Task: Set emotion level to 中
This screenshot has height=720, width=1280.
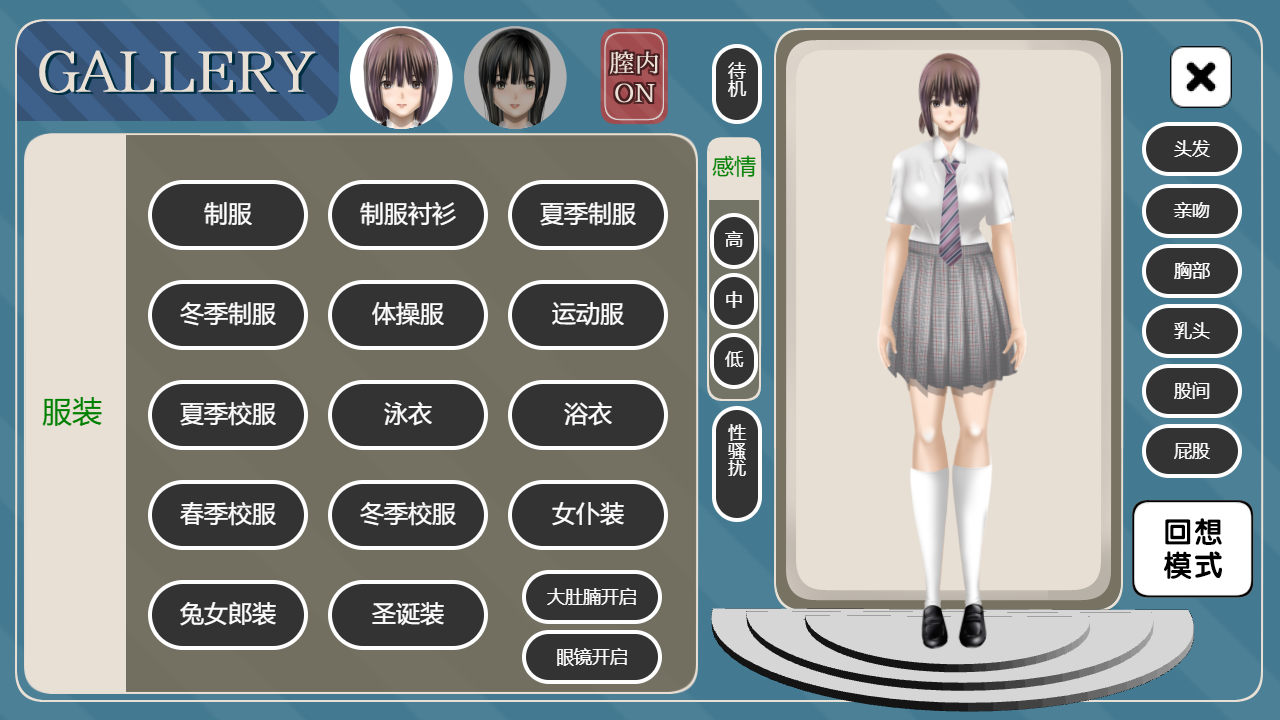Action: tap(734, 300)
